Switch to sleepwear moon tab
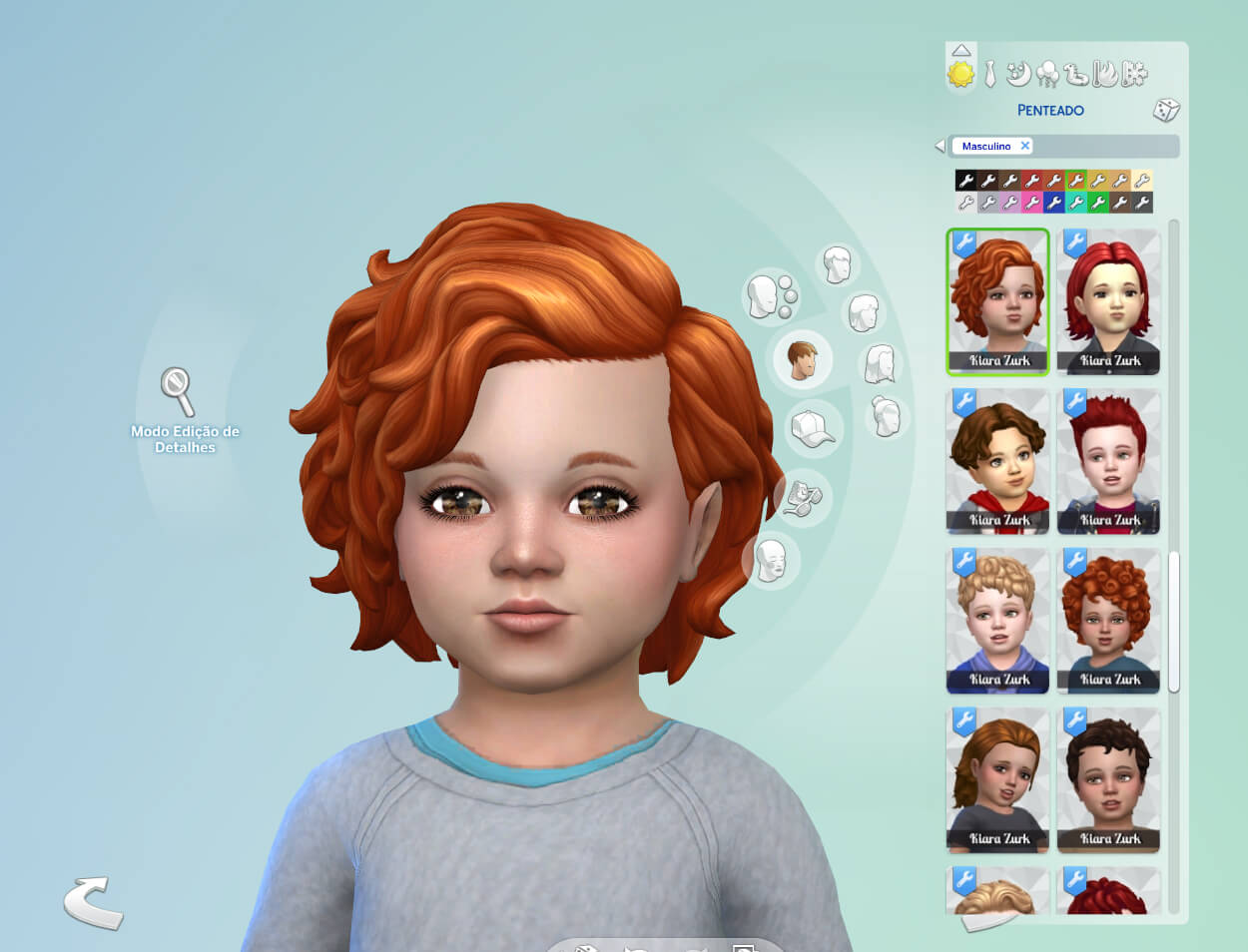1248x952 pixels. (x=1018, y=74)
